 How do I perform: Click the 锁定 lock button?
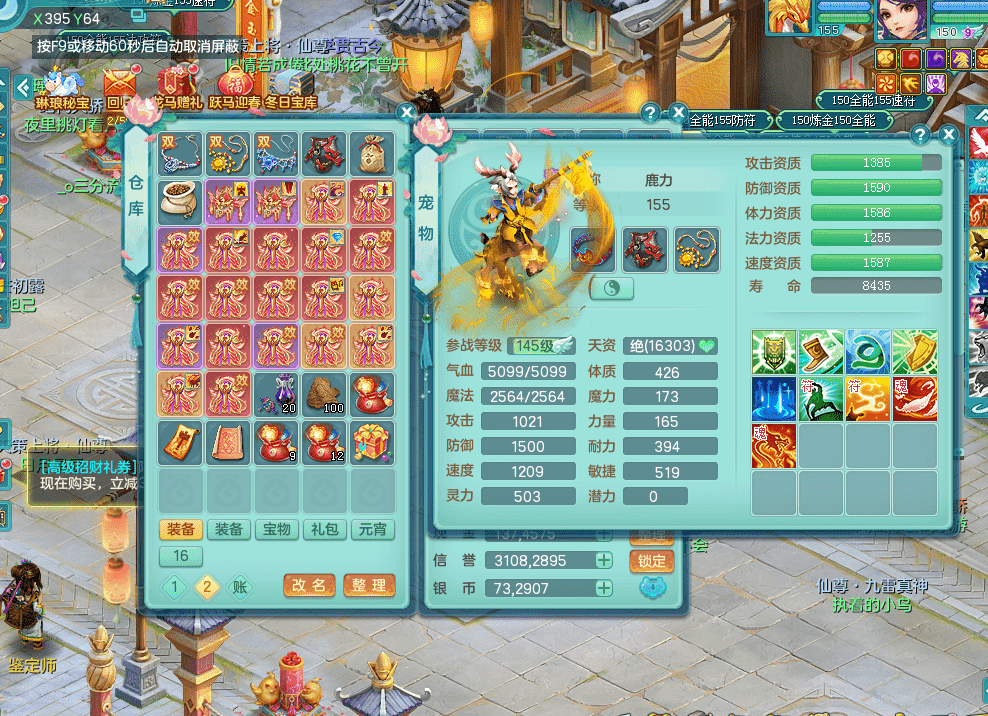click(x=652, y=561)
